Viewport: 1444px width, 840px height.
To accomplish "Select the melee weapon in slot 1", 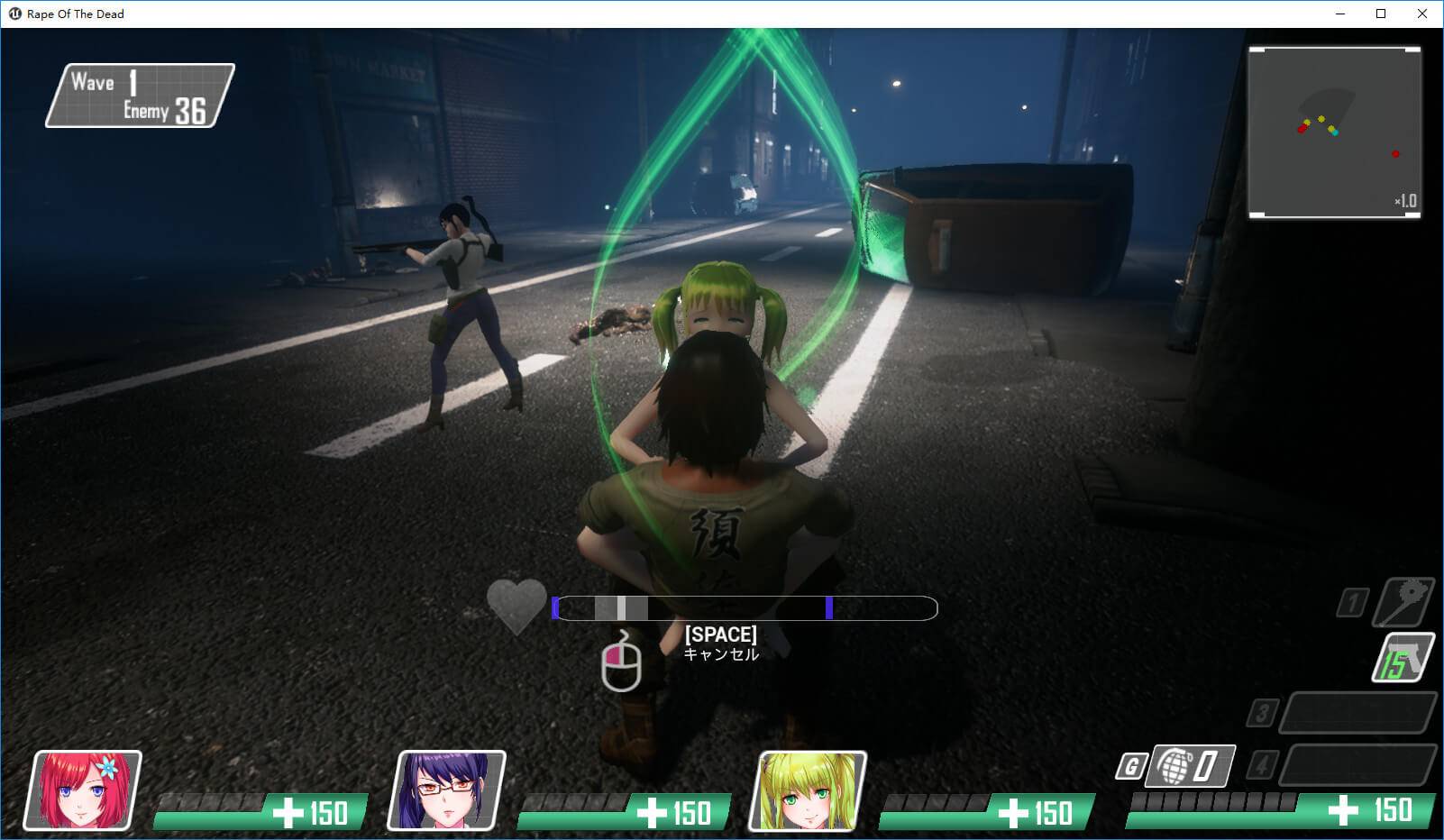I will pos(1404,602).
